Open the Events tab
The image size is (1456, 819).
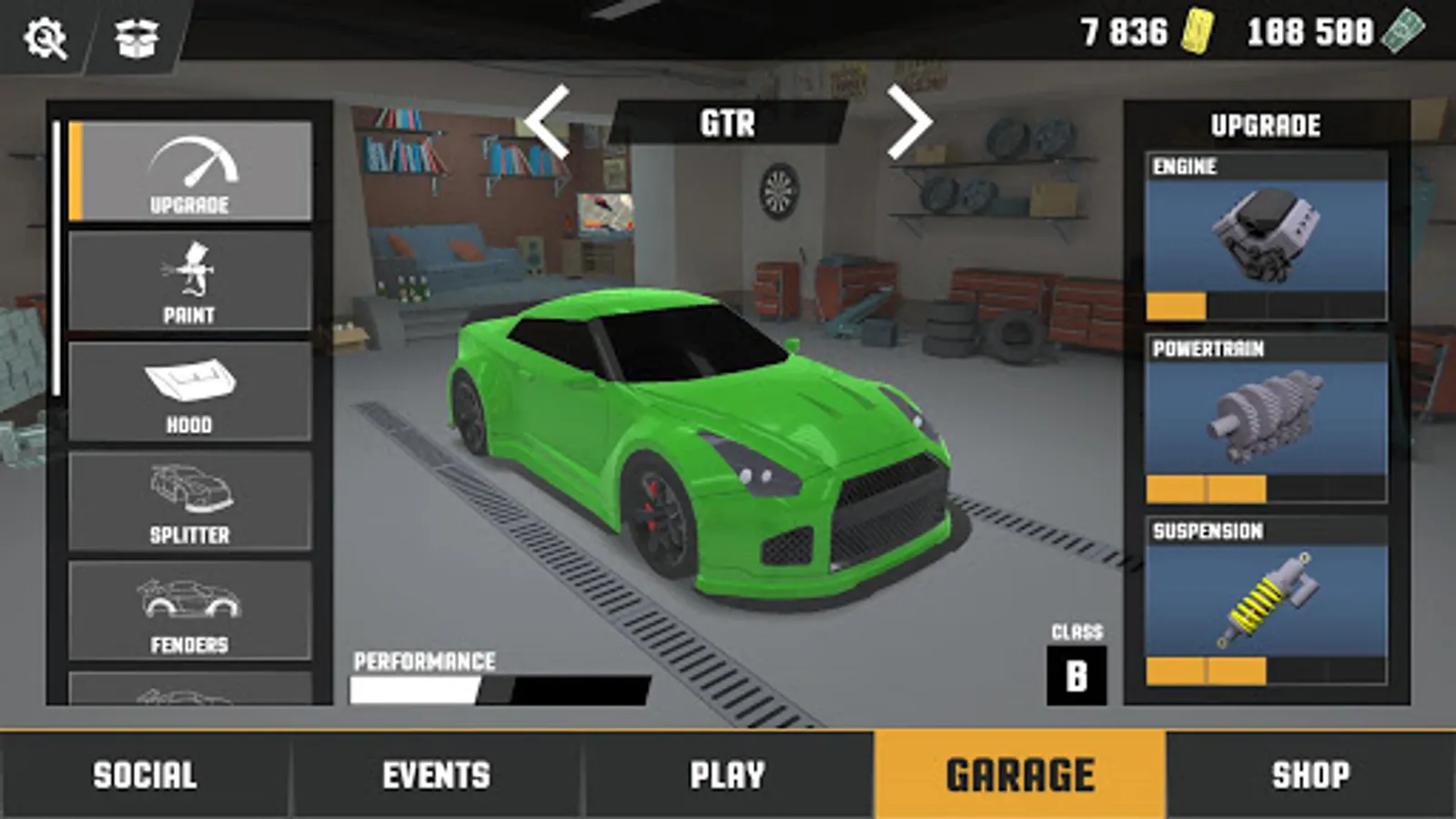tap(435, 774)
